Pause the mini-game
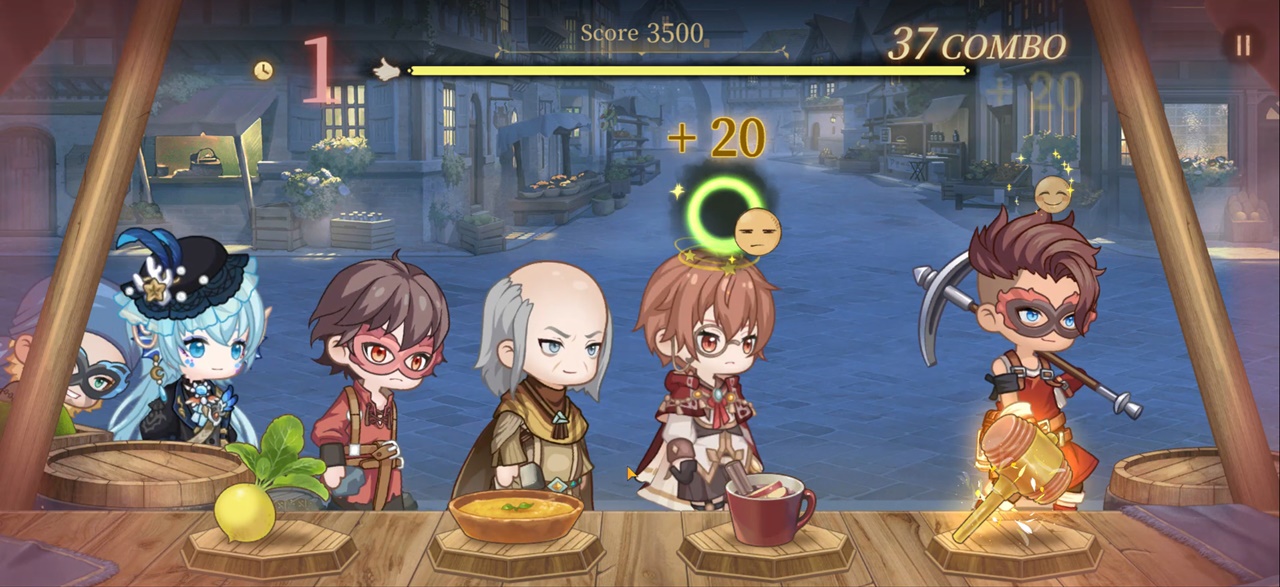 click(1243, 45)
